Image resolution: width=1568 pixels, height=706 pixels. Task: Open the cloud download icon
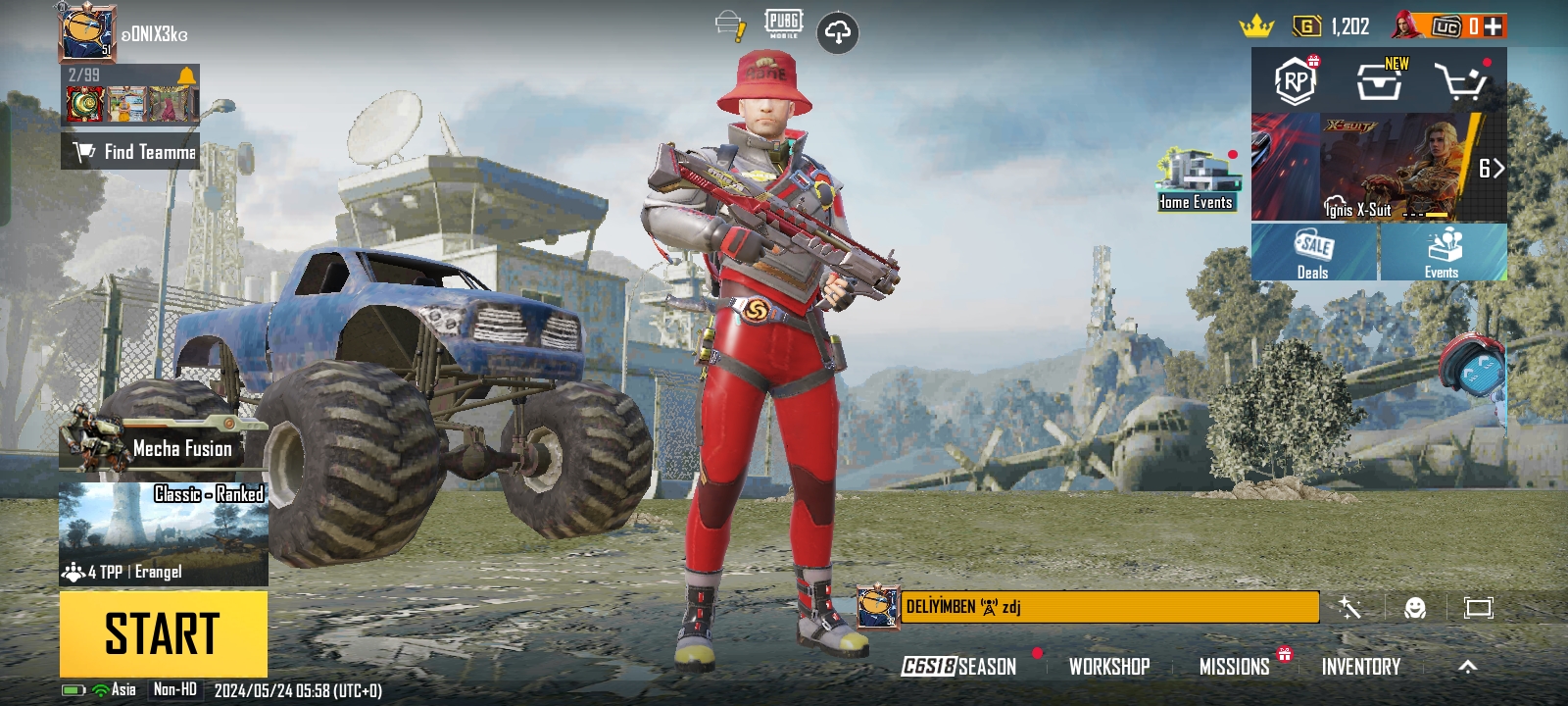pyautogui.click(x=837, y=33)
